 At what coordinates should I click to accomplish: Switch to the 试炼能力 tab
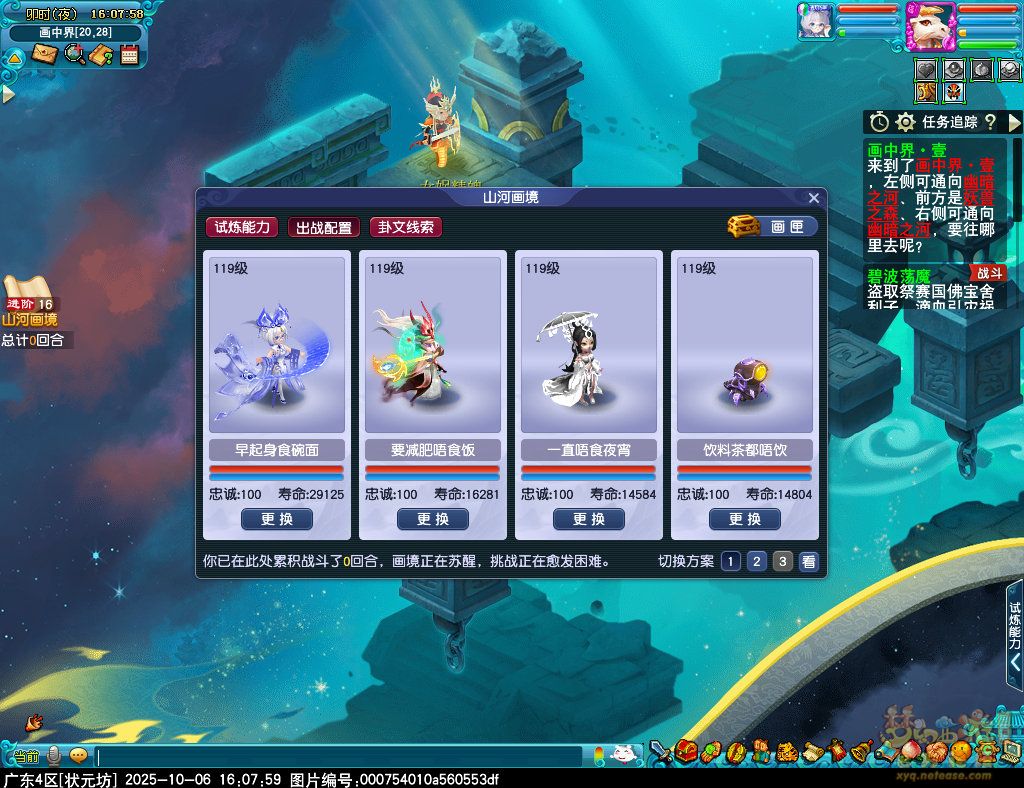click(242, 227)
